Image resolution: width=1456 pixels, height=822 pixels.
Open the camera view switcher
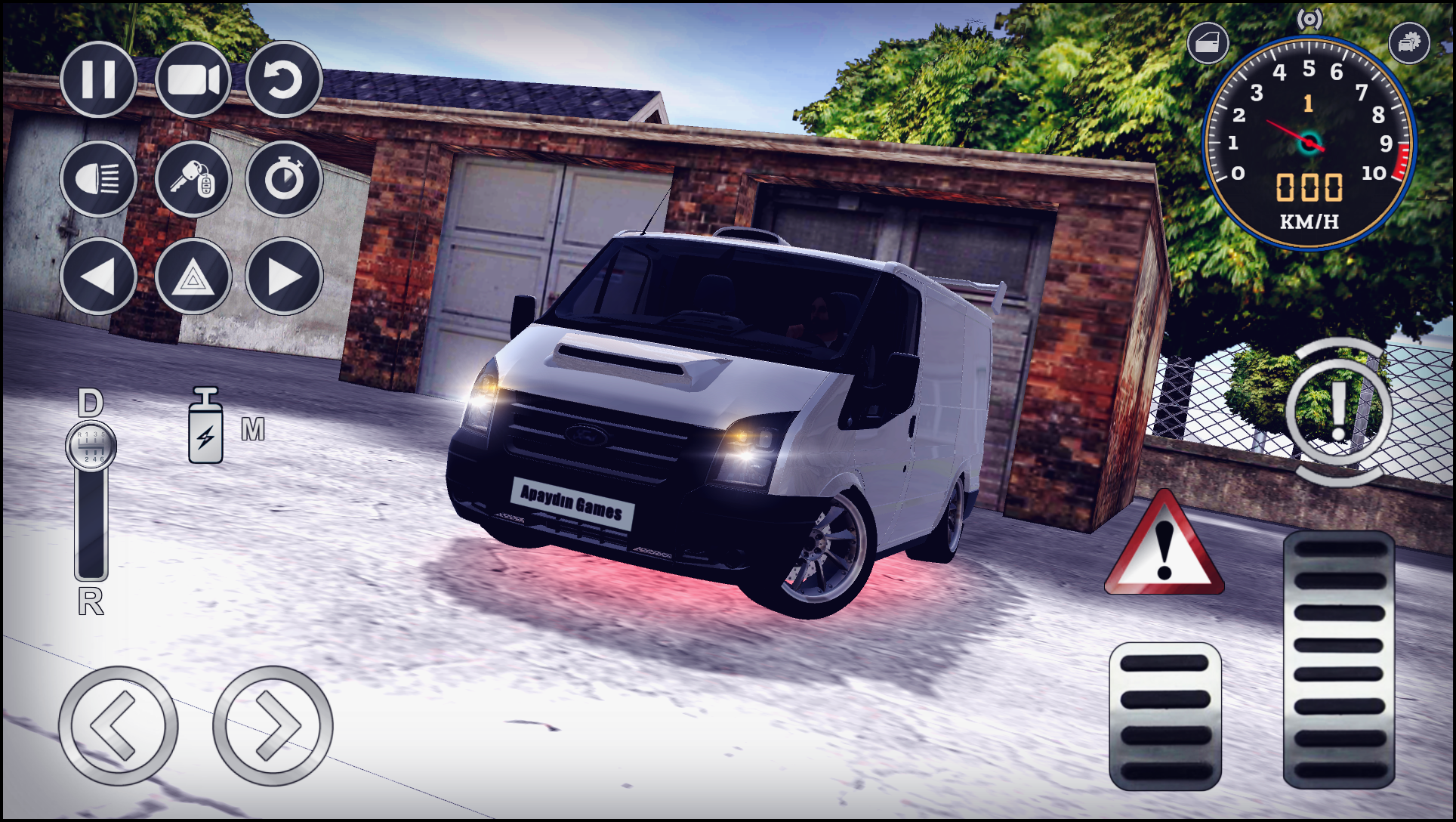pos(193,79)
